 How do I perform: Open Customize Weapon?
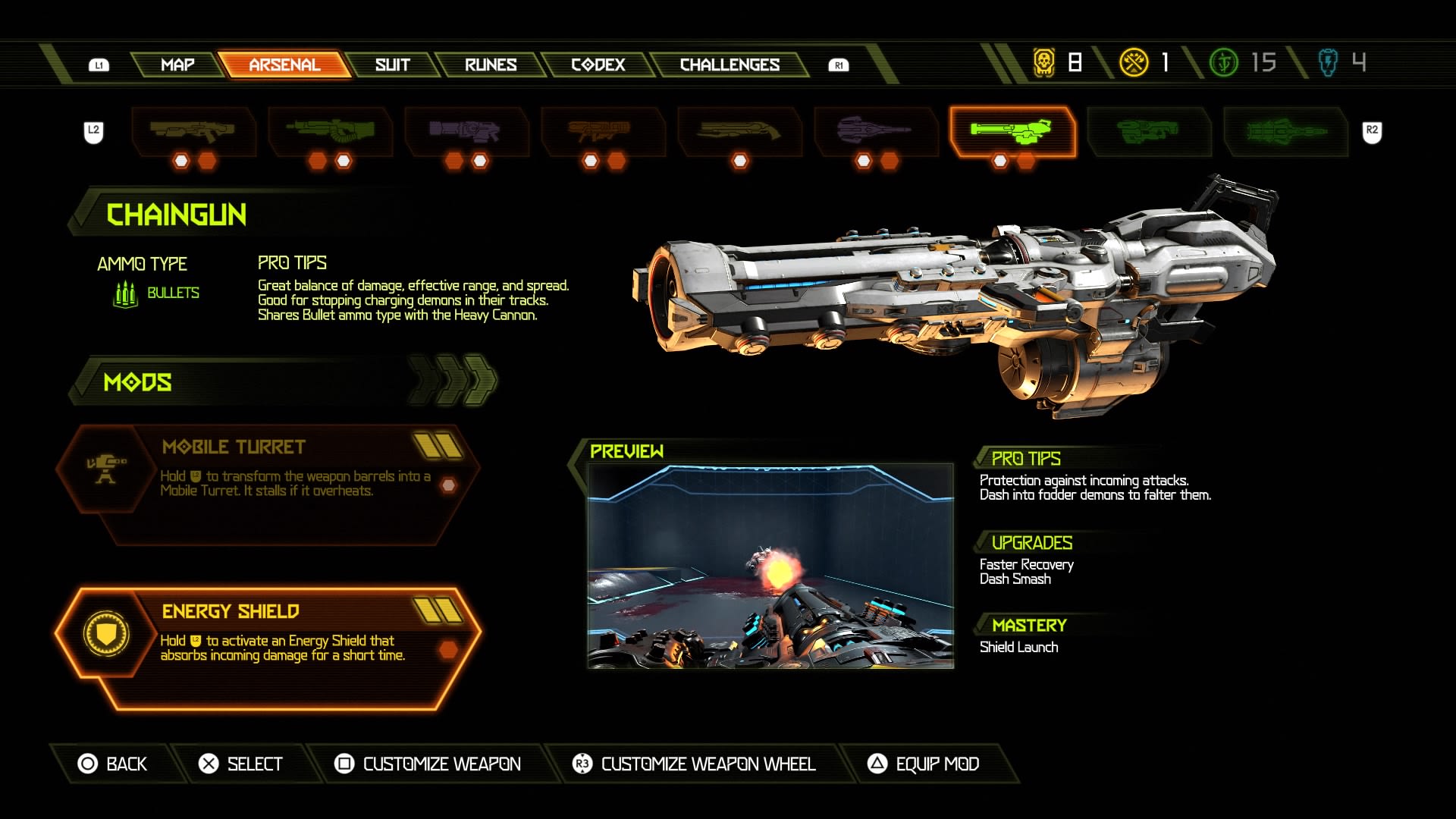coord(428,764)
